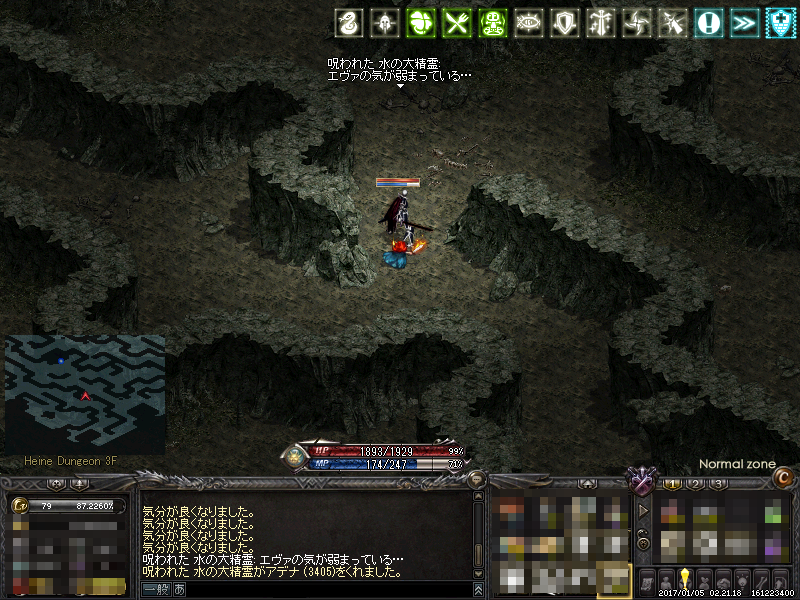Click the coiled snake buff icon
Viewport: 800px width, 600px height.
pos(348,23)
